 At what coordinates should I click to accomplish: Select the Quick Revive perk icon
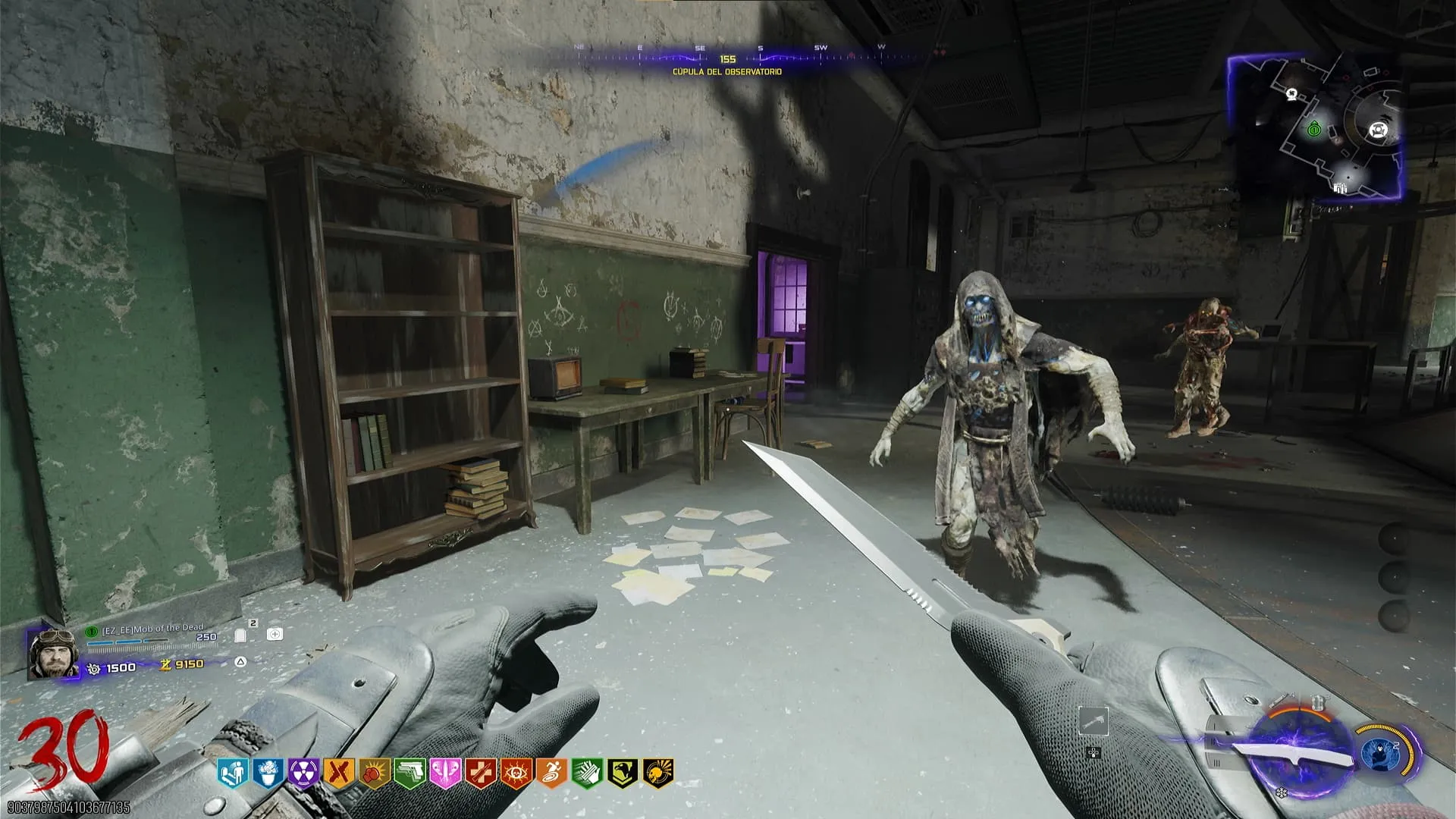pyautogui.click(x=233, y=773)
